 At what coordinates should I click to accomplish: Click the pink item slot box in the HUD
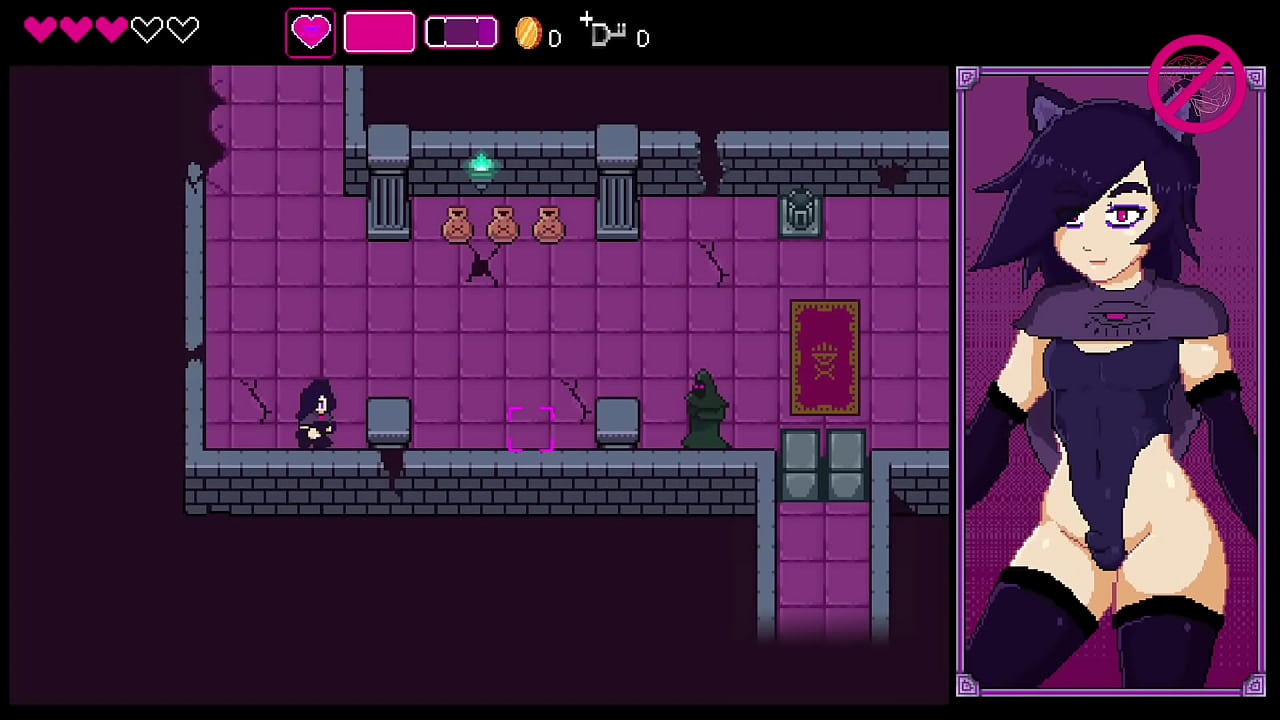[379, 31]
